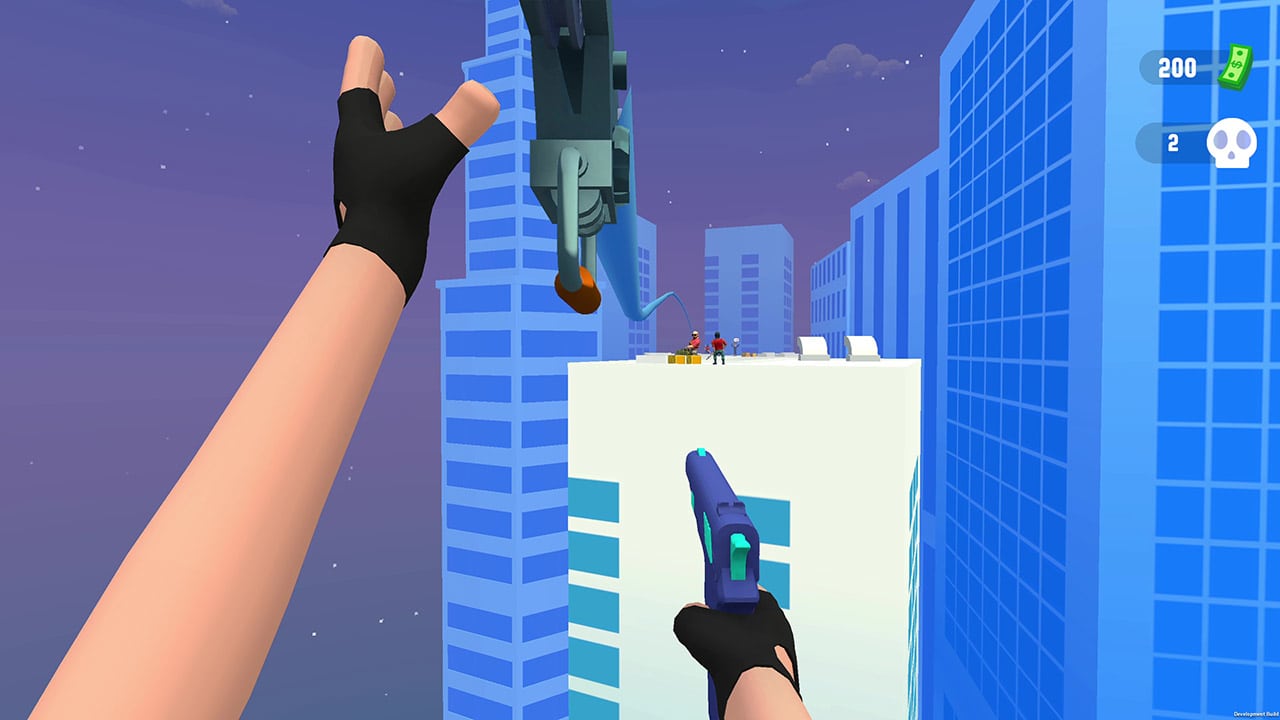Click the green cash icon
The image size is (1280, 720).
1234,66
